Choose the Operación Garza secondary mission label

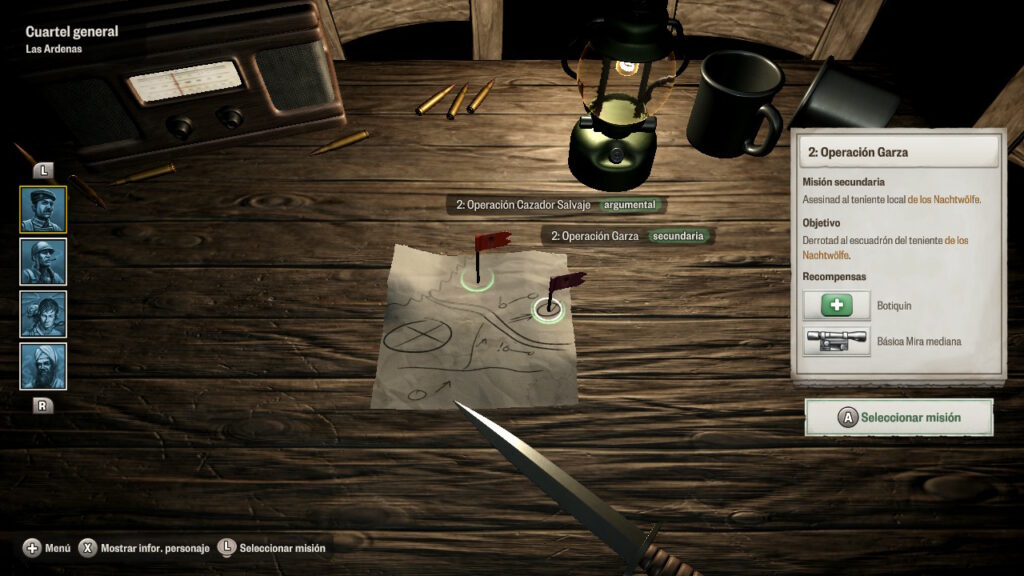pyautogui.click(x=628, y=237)
